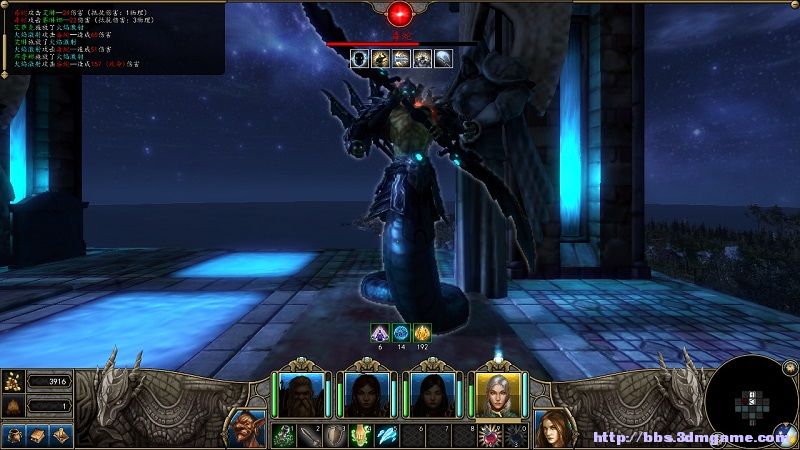Click the purple triangle party buff icon
The height and width of the screenshot is (450, 800).
(x=379, y=333)
